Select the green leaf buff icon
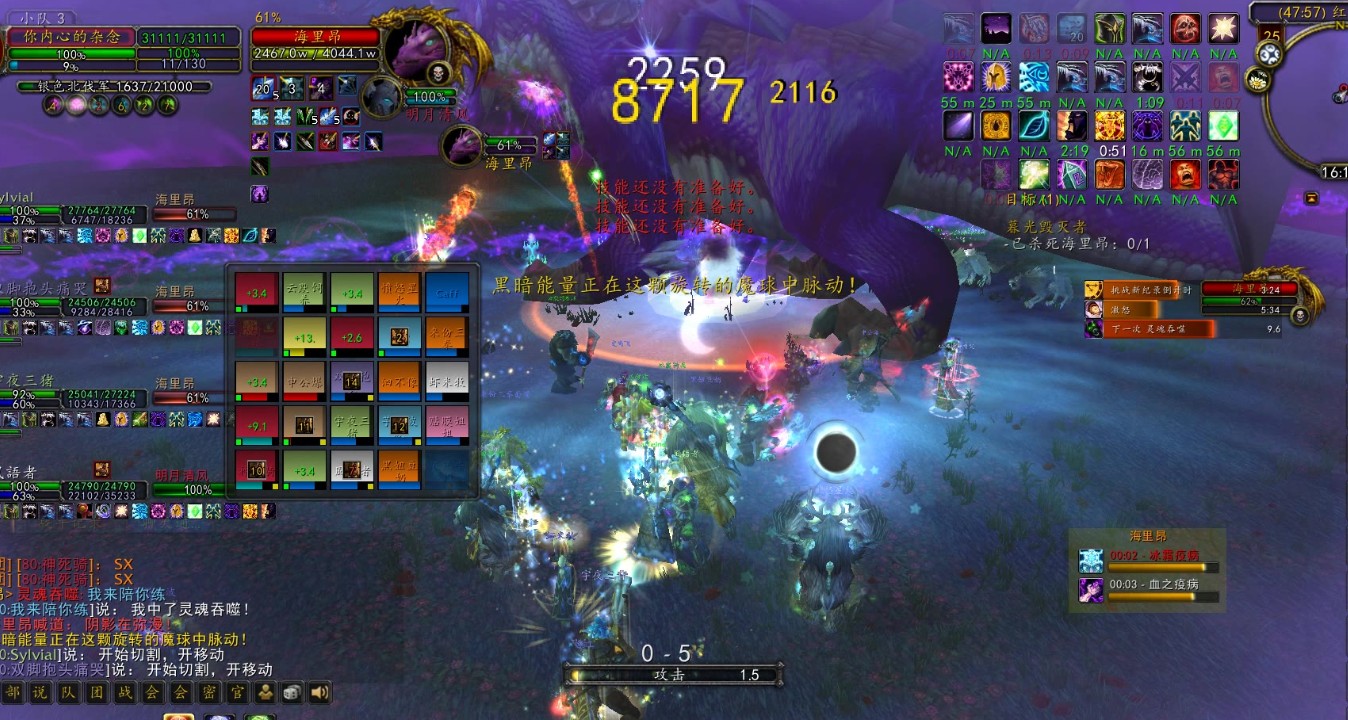The image size is (1348, 720). pyautogui.click(x=1032, y=126)
